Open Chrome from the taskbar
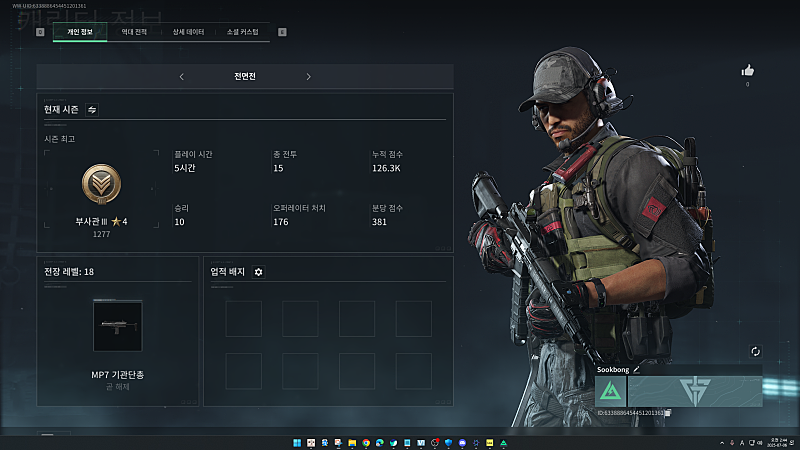Image resolution: width=800 pixels, height=450 pixels. click(x=367, y=442)
